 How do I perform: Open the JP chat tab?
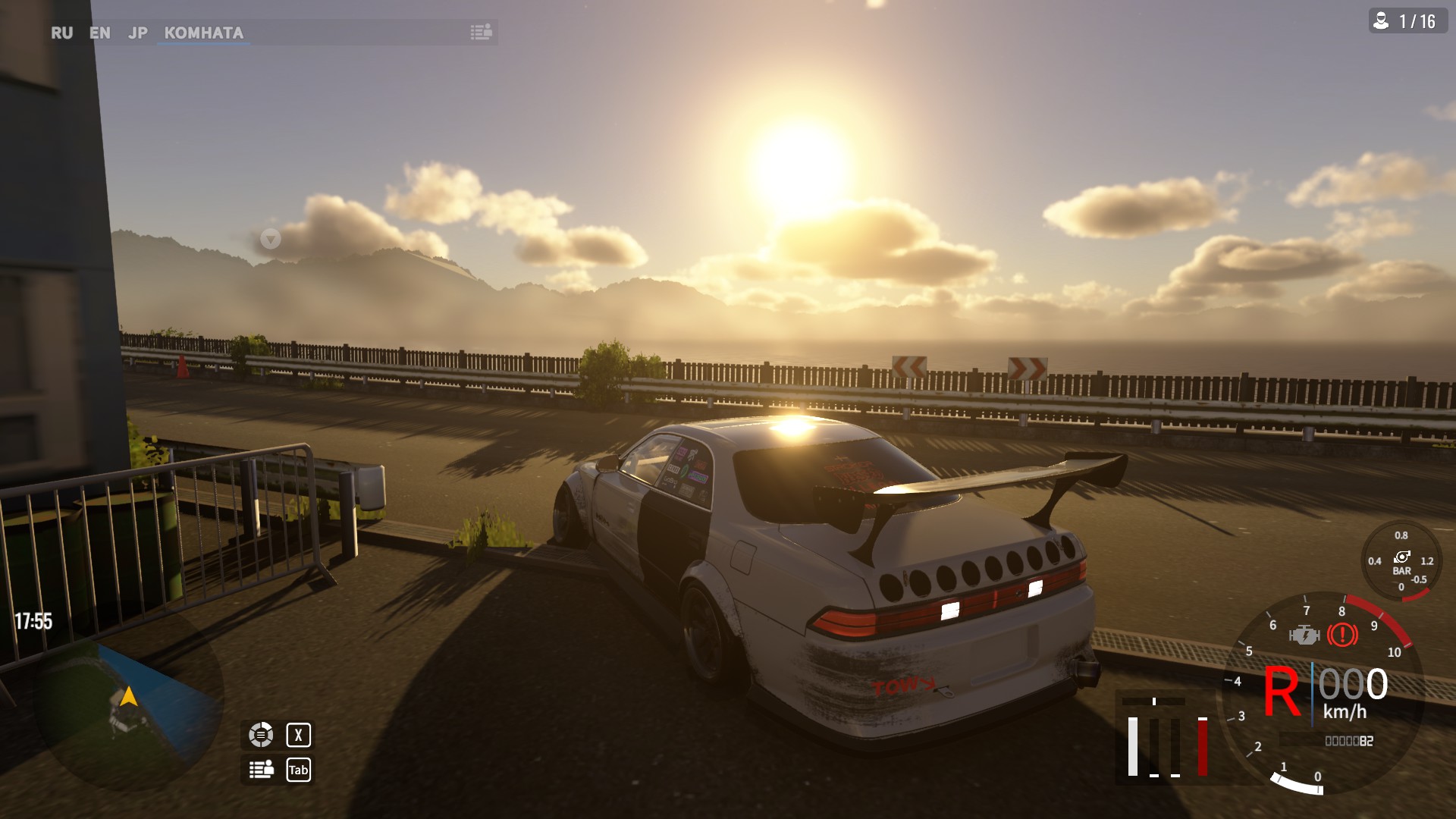138,33
